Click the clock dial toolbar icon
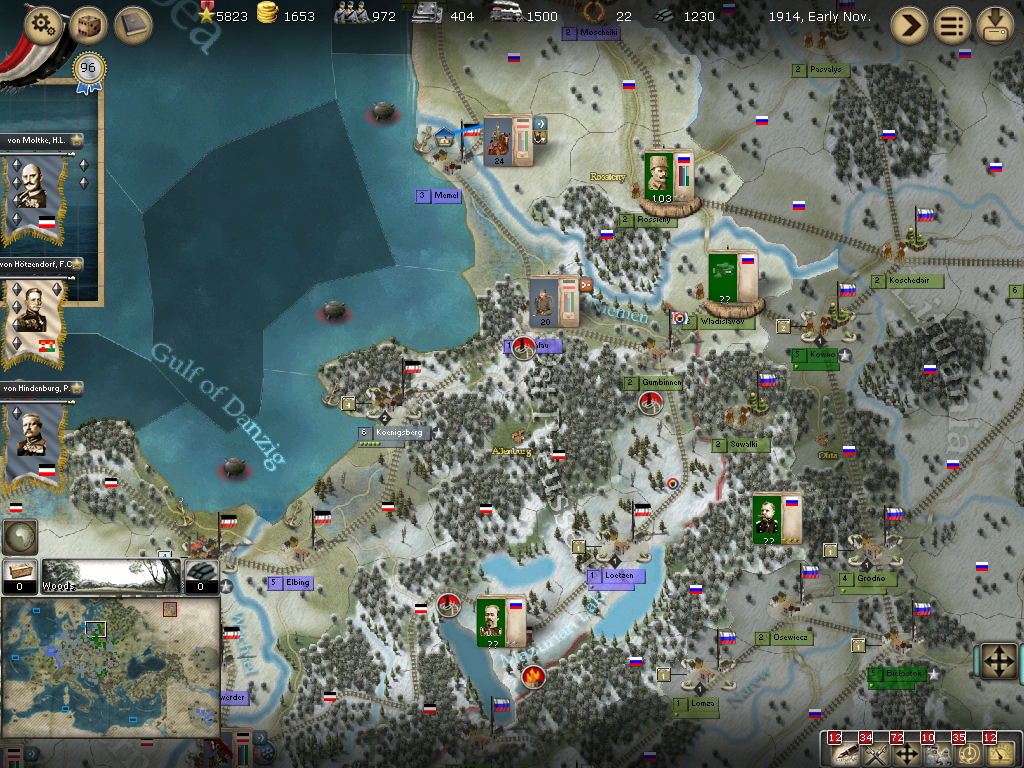 pyautogui.click(x=968, y=752)
